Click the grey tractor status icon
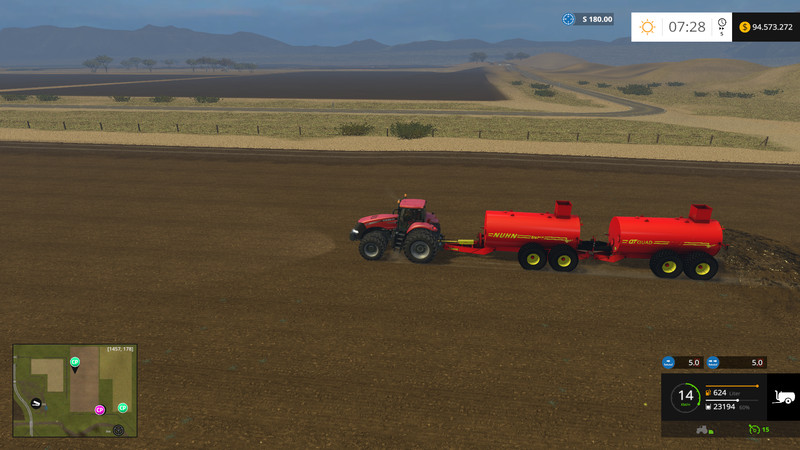800x450 pixels. coord(703,429)
